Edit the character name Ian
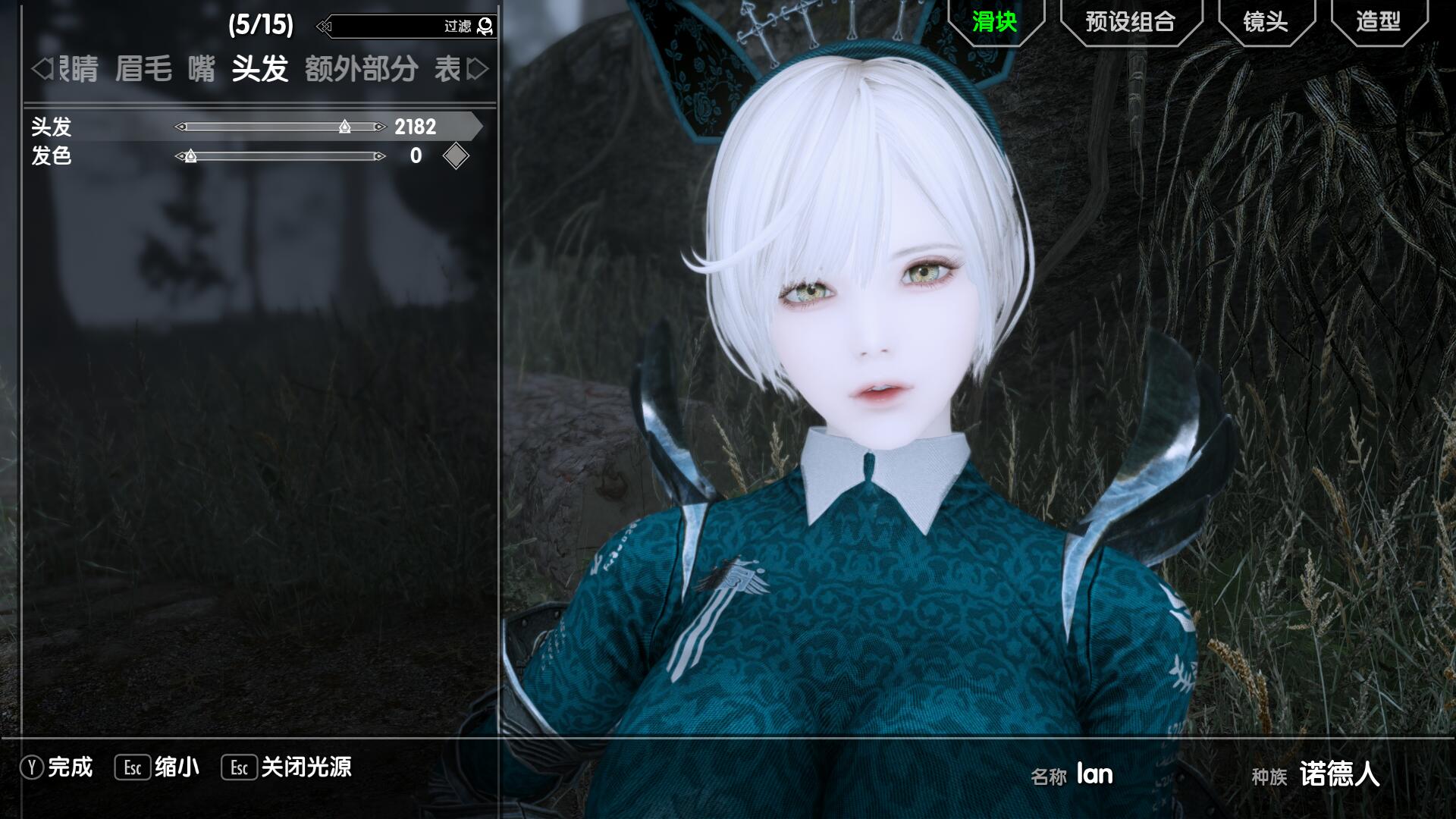 [x=1094, y=774]
